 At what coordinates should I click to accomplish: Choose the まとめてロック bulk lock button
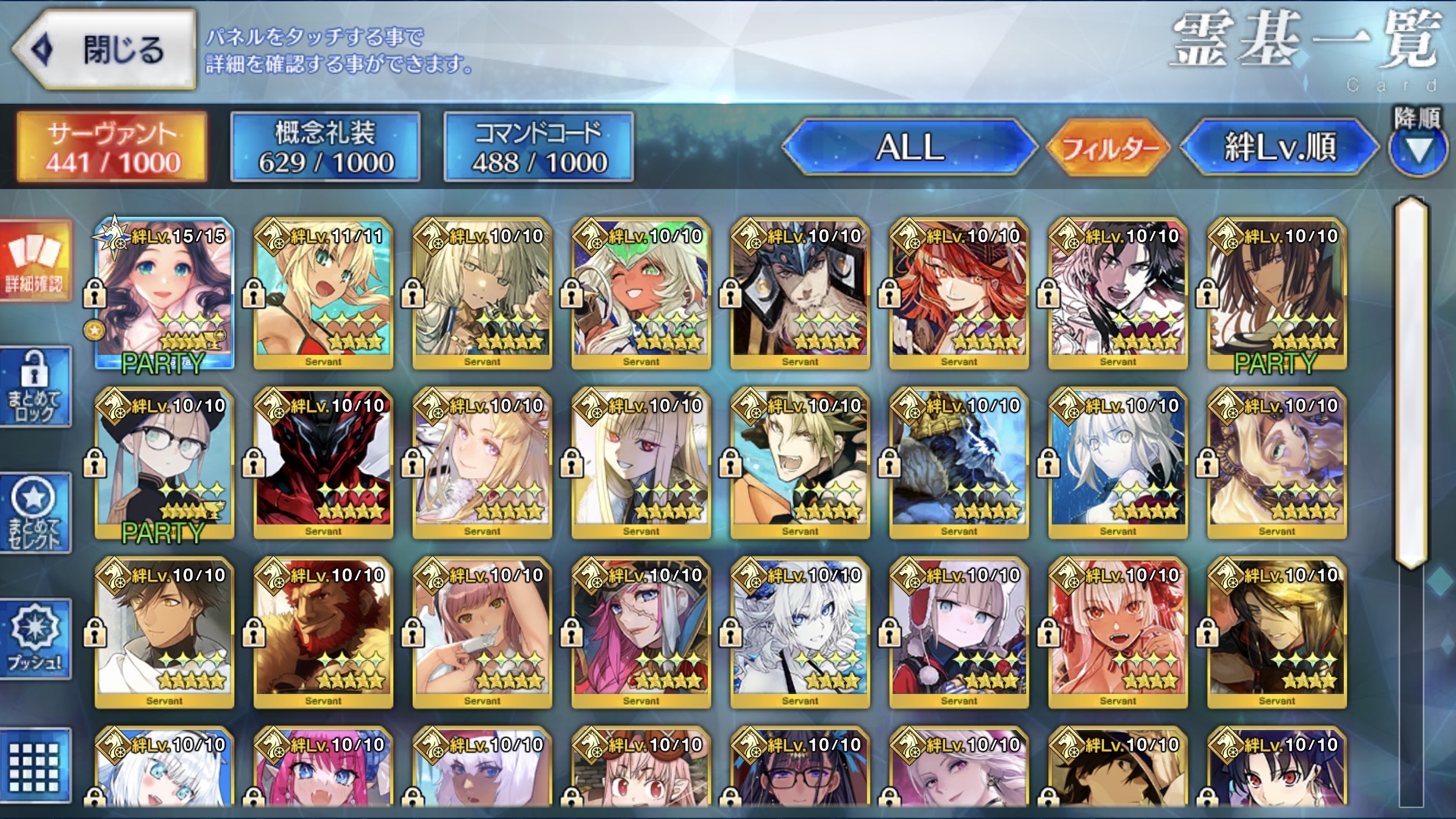click(x=35, y=387)
